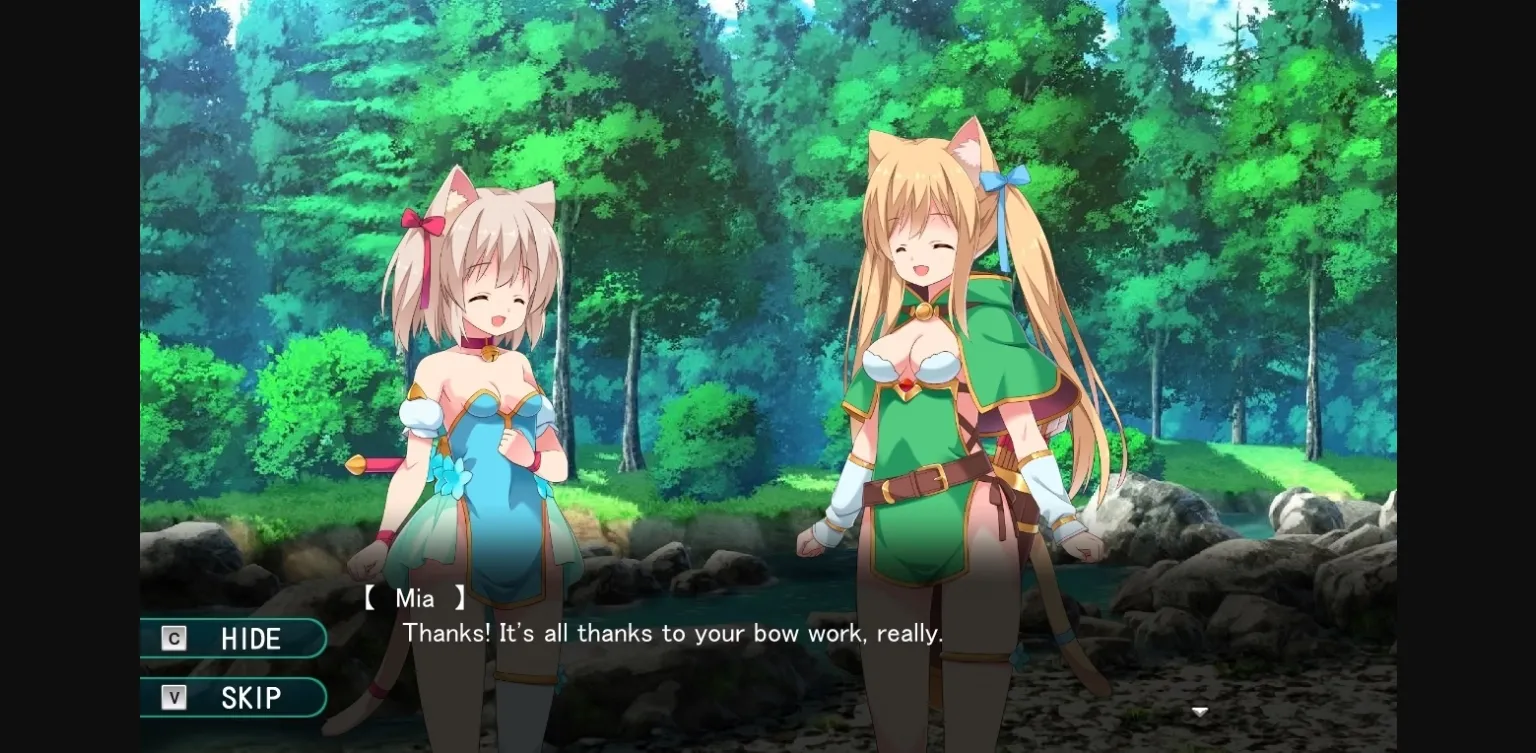This screenshot has height=753, width=1536.
Task: Click the blue ribbon on the archer's ponytail
Action: click(x=1005, y=181)
